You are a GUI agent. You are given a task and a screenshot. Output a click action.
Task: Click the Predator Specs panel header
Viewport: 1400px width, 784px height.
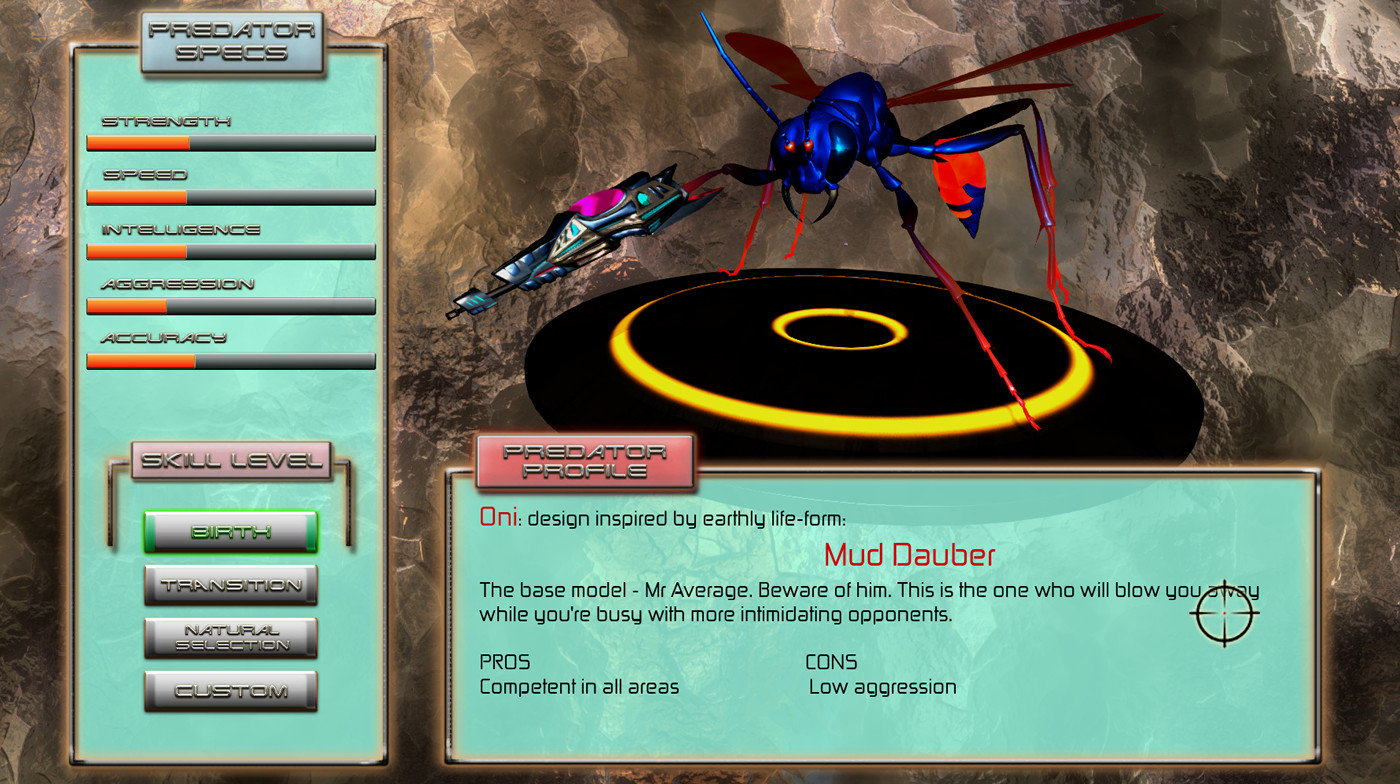(230, 41)
